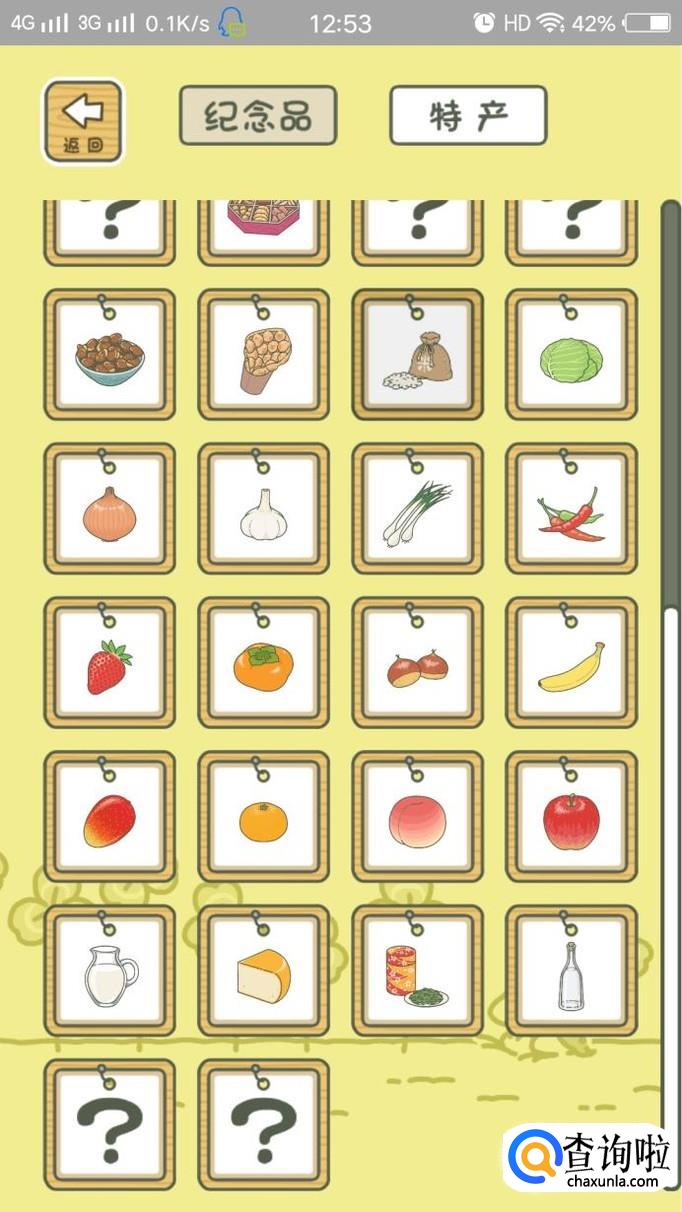Select the yellow banana tile
Viewport: 682px width, 1212px height.
(571, 664)
